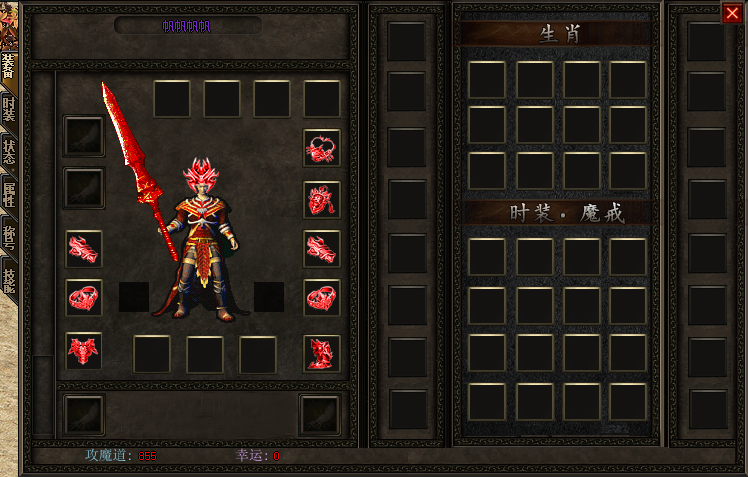View the 技能 skills tab
Viewport: 748px width, 477px height.
pos(8,279)
